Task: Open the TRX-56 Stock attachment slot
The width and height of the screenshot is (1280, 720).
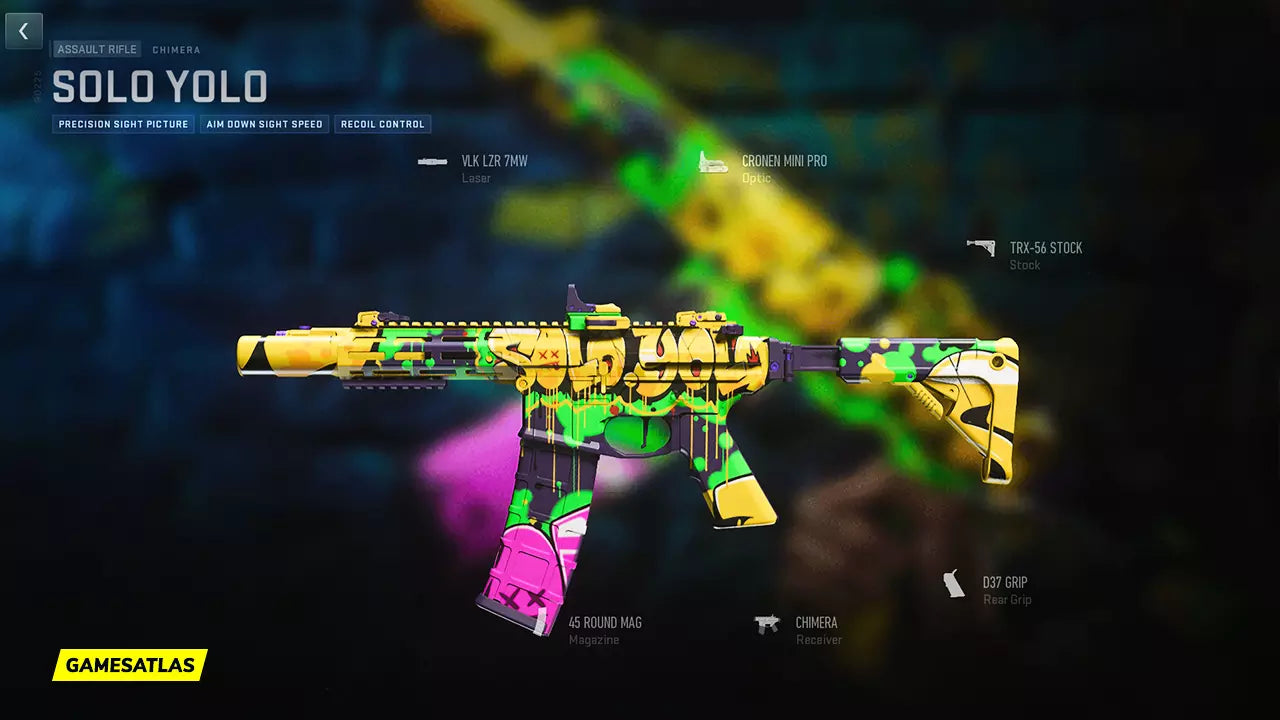Action: pyautogui.click(x=1045, y=248)
